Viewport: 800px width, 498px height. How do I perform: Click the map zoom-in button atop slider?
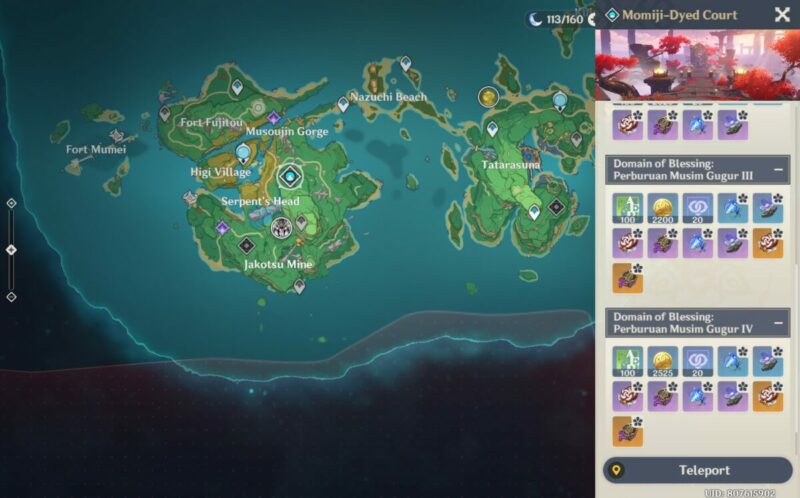(x=11, y=203)
